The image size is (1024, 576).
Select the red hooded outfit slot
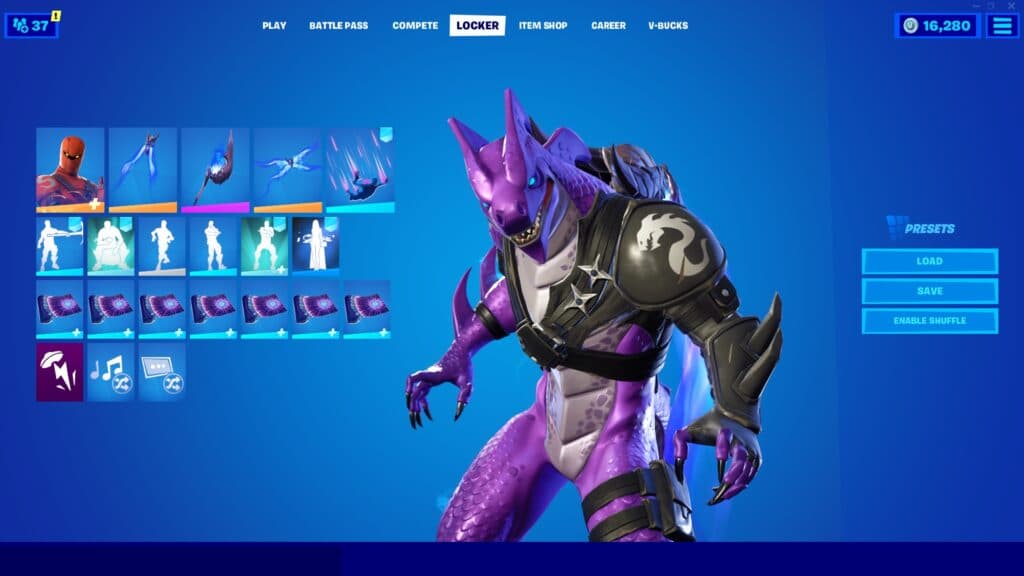click(70, 169)
